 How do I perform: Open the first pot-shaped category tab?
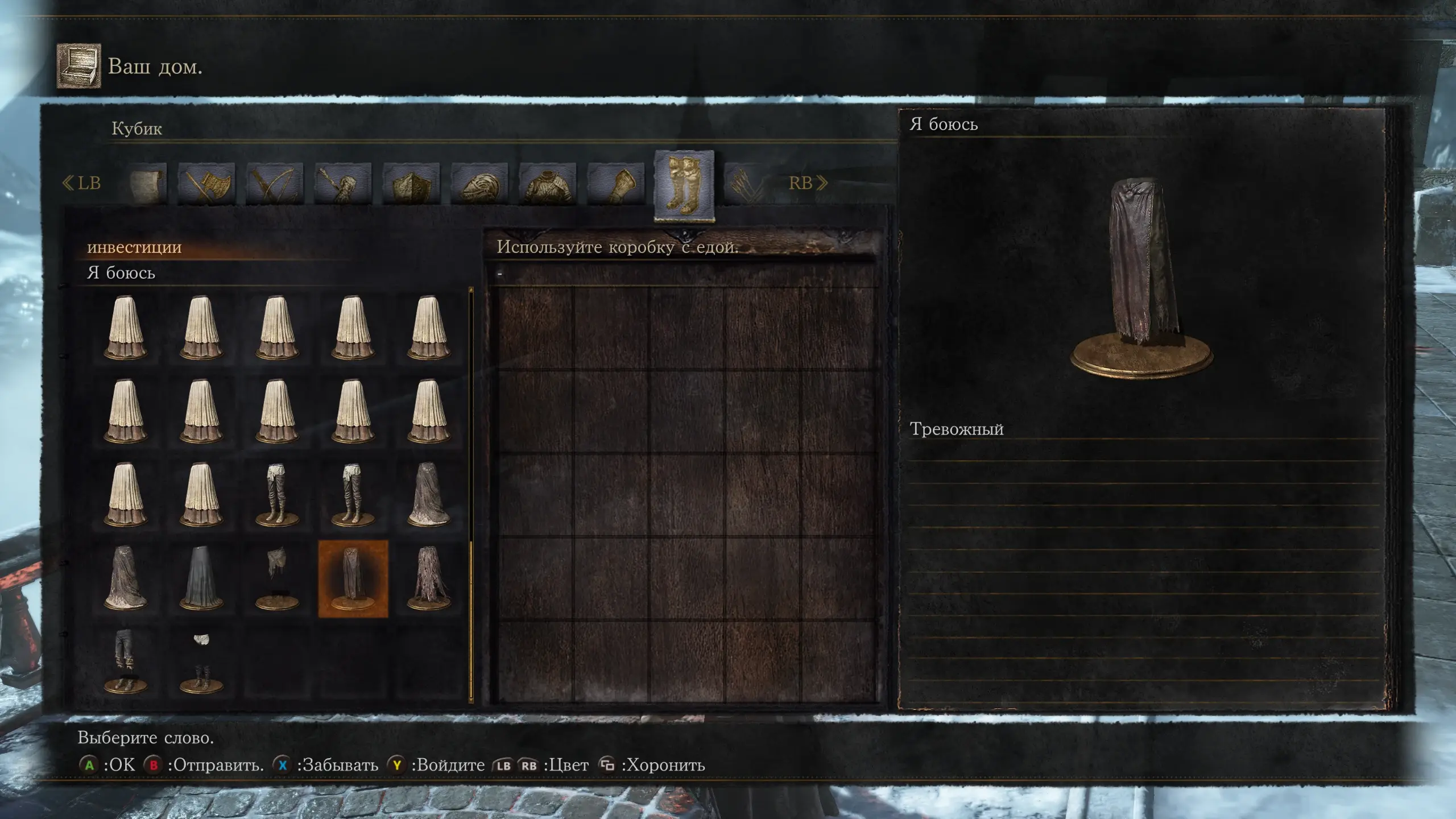point(146,184)
